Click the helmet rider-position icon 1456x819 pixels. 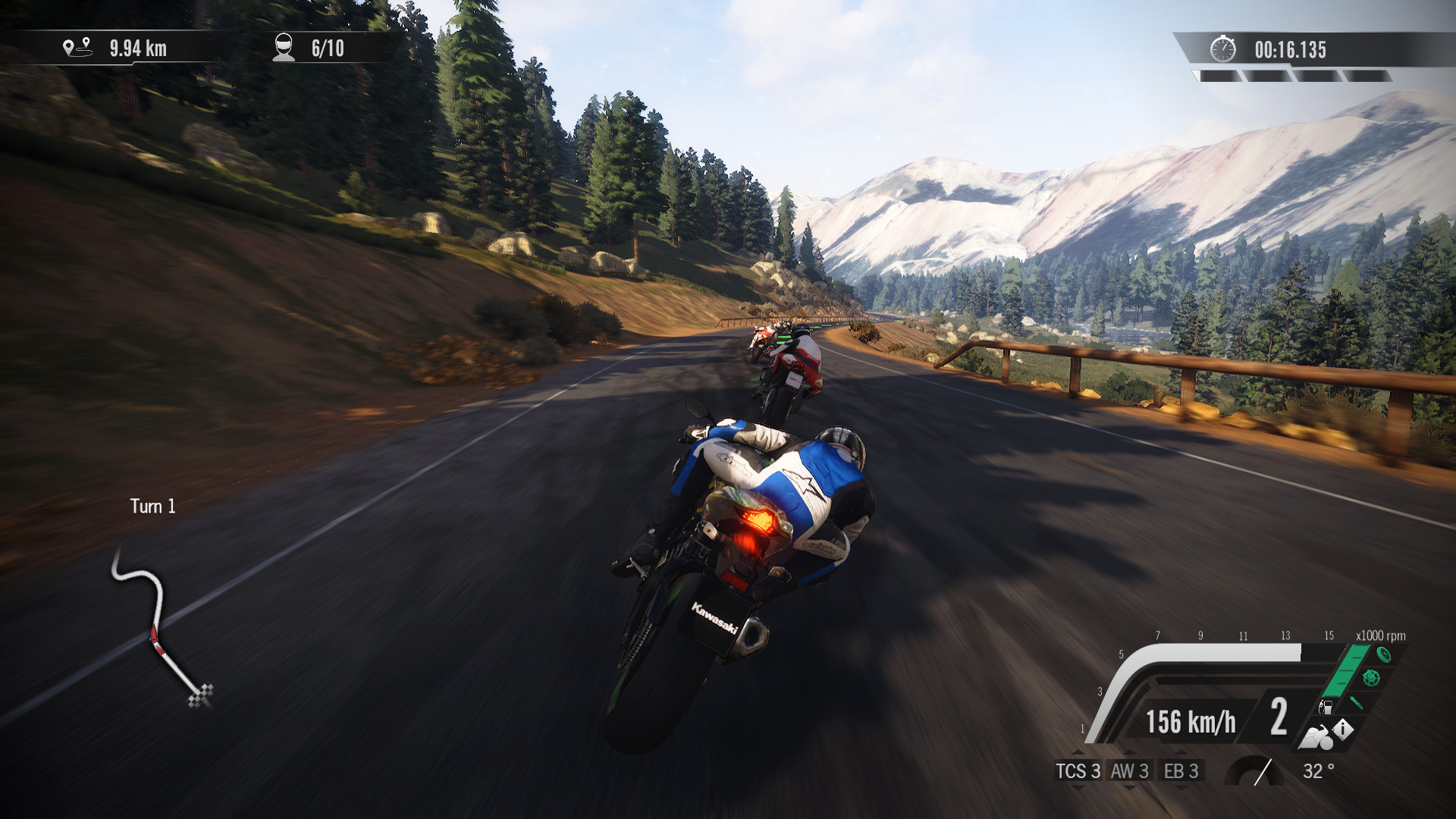[283, 47]
